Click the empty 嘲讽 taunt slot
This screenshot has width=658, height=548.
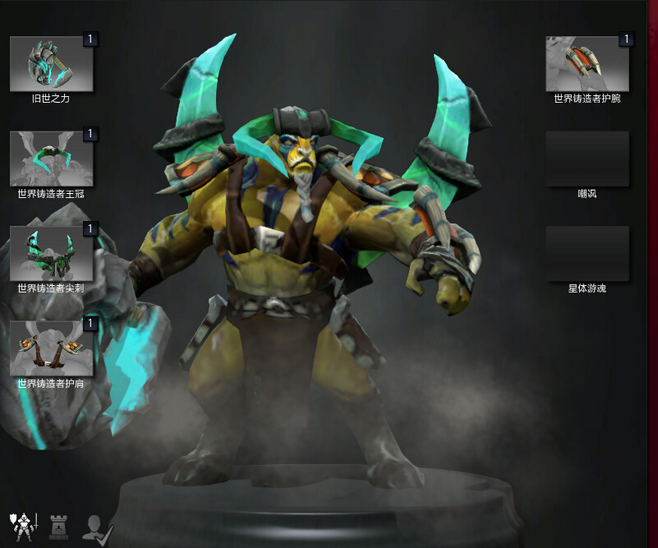pyautogui.click(x=587, y=158)
